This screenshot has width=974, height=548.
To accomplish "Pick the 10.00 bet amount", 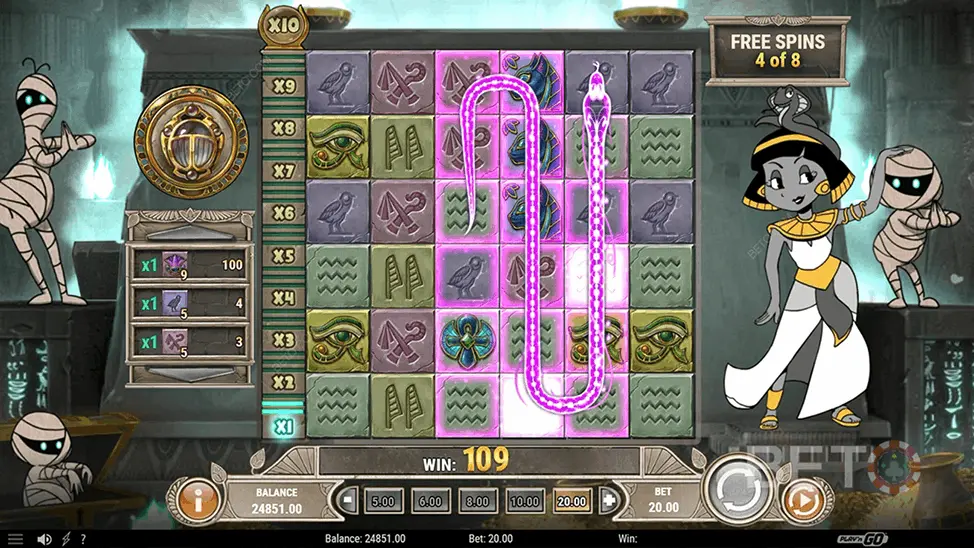I will (525, 500).
